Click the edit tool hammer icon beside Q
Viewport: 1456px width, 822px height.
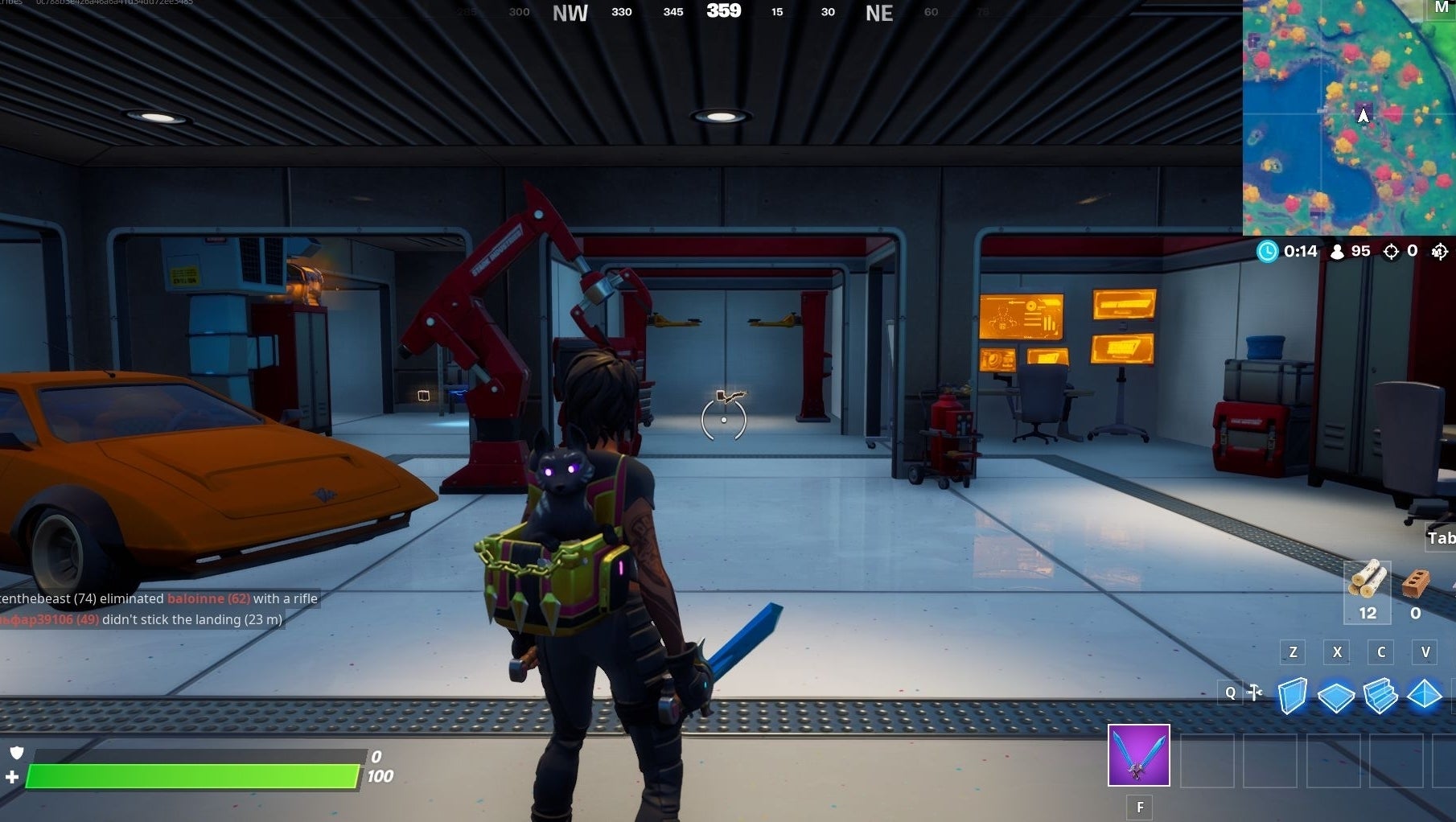(x=1253, y=692)
